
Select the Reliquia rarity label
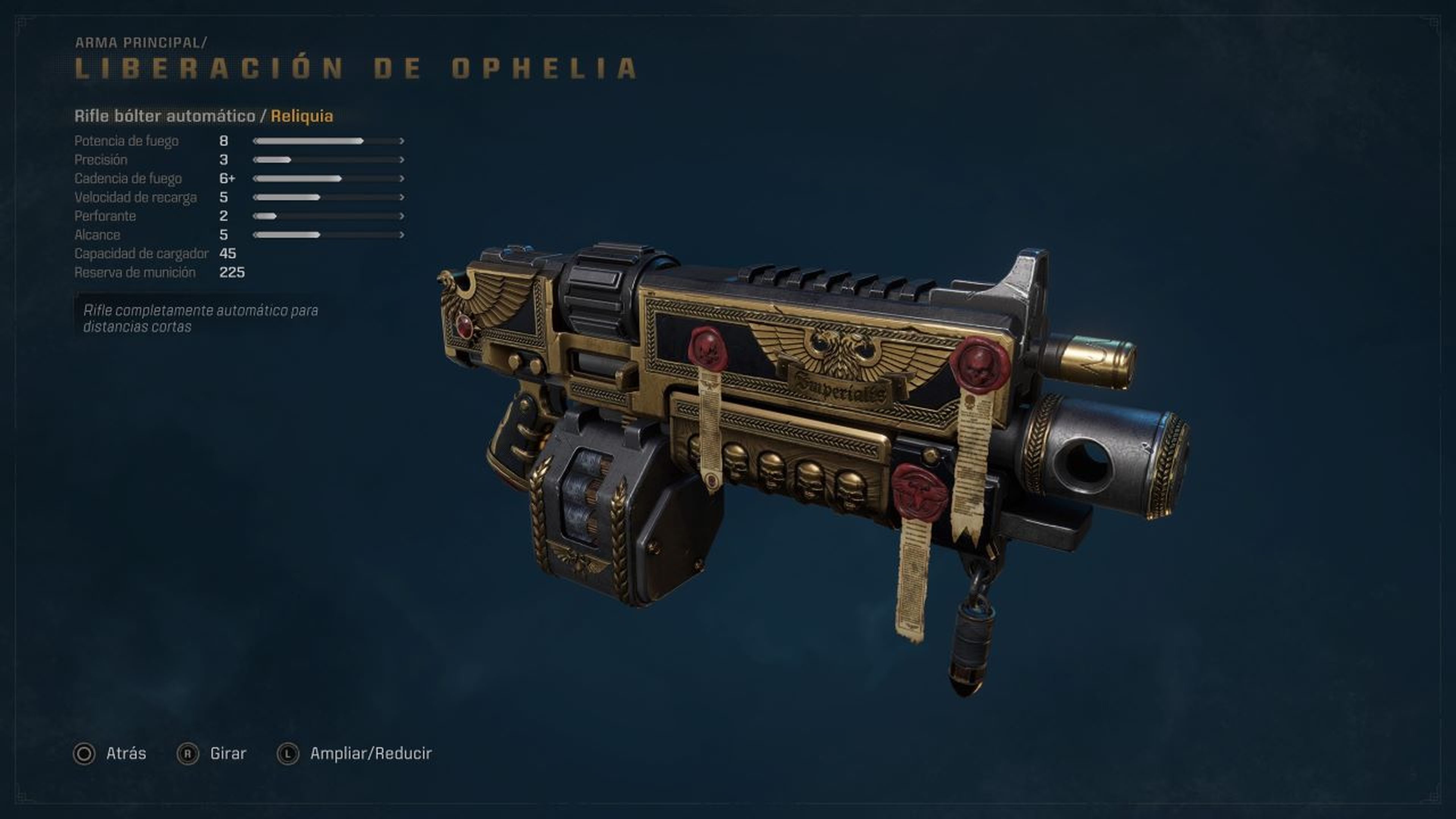(302, 116)
